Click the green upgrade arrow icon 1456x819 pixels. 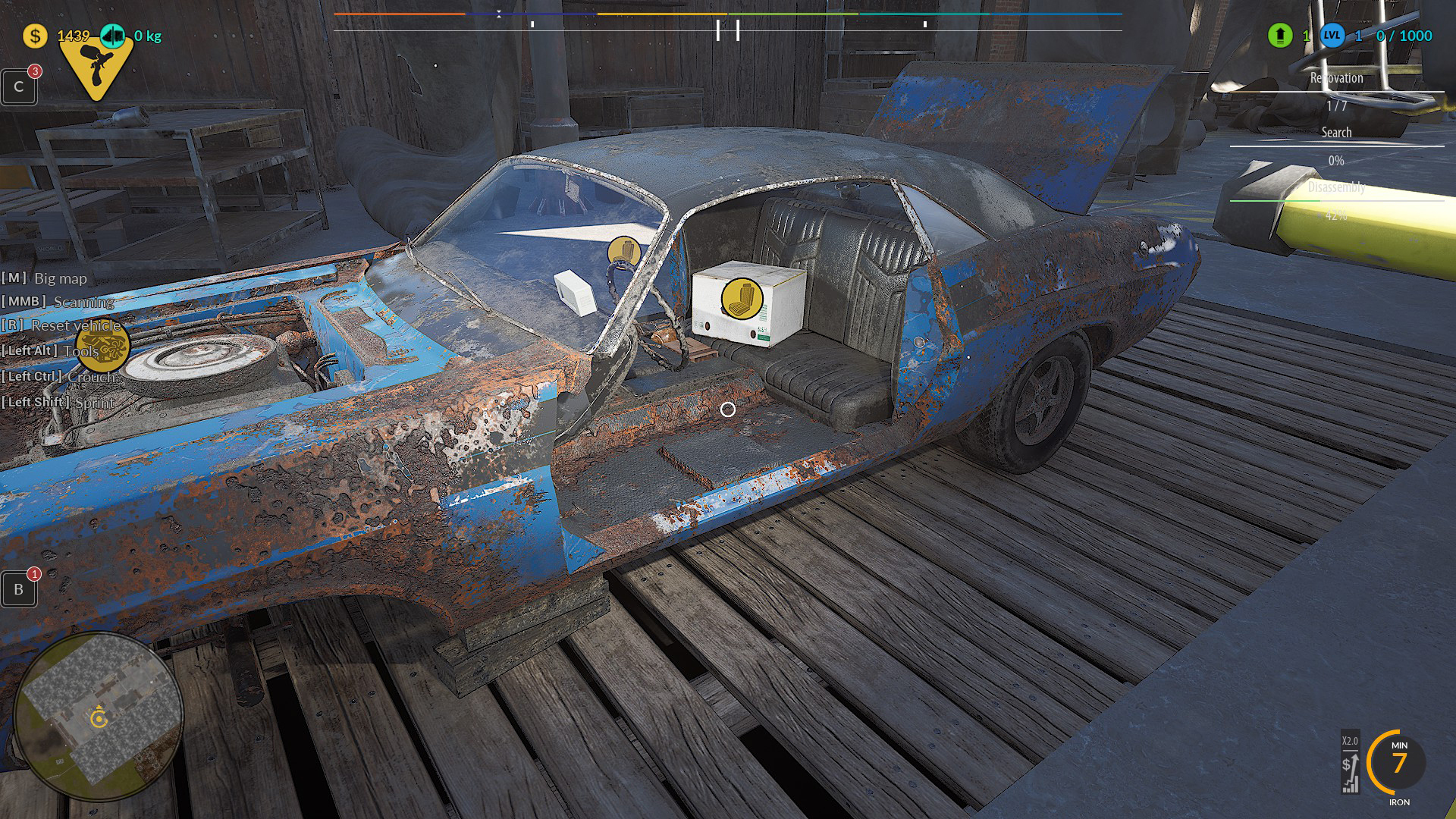pos(1280,36)
